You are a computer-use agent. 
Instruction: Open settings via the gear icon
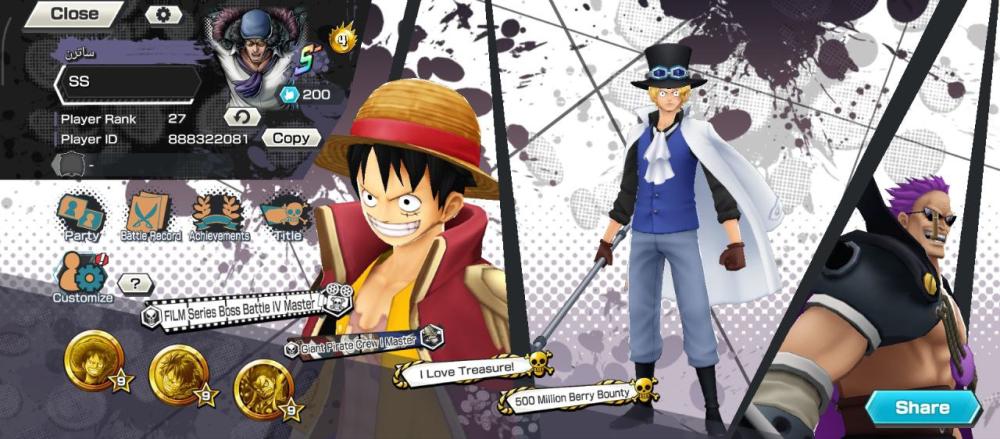tap(163, 14)
